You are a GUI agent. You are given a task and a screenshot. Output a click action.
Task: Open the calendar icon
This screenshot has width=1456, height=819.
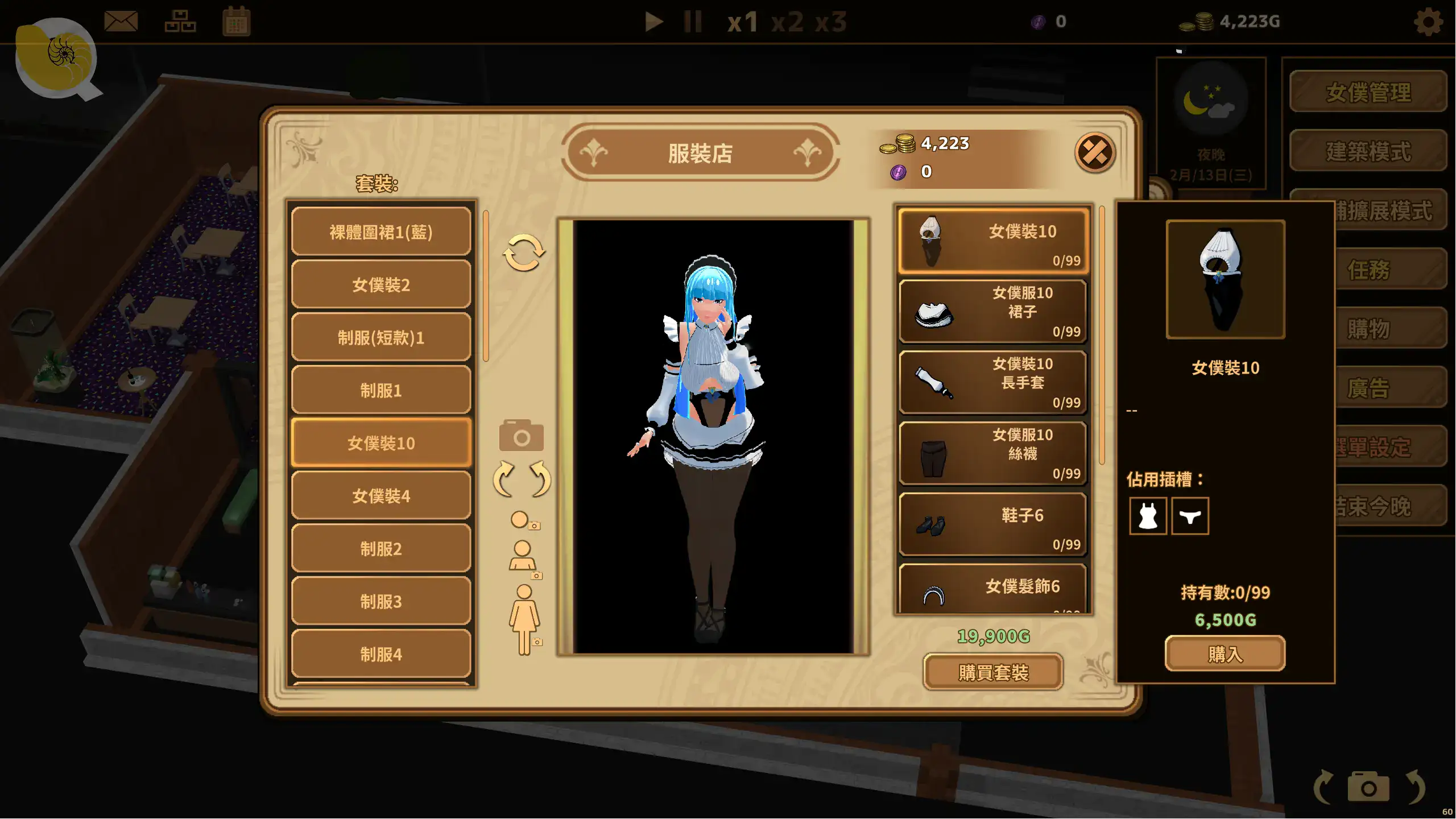coord(236,22)
